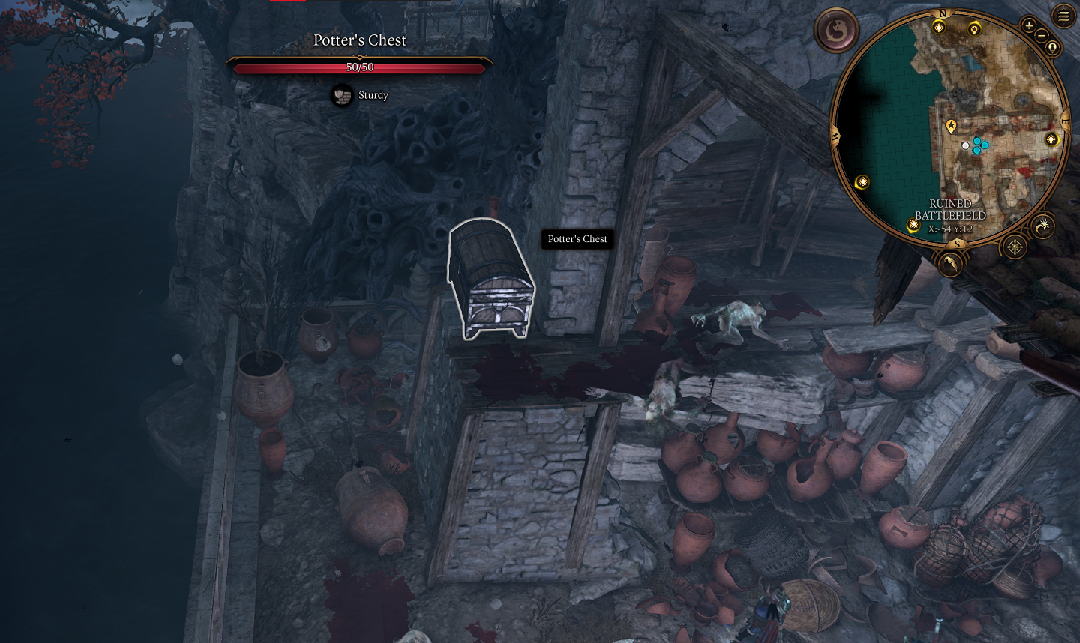Image resolution: width=1080 pixels, height=643 pixels.
Task: Click the claw-shaped icon at minimap bottom
Action: pyautogui.click(x=953, y=263)
